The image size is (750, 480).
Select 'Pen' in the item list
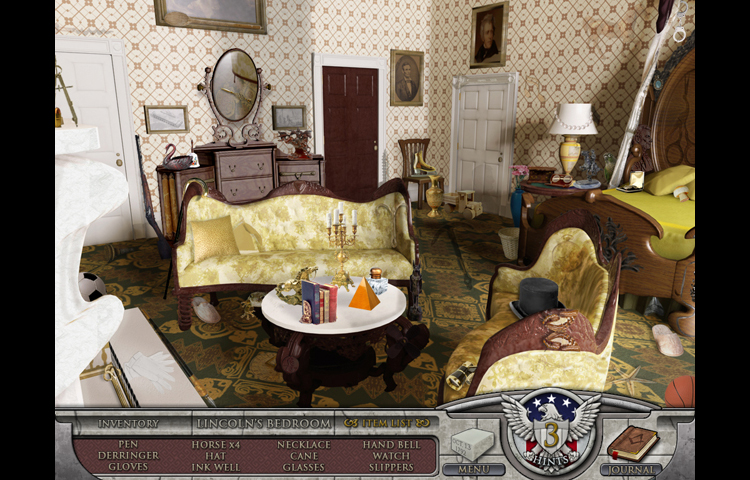click(x=127, y=444)
